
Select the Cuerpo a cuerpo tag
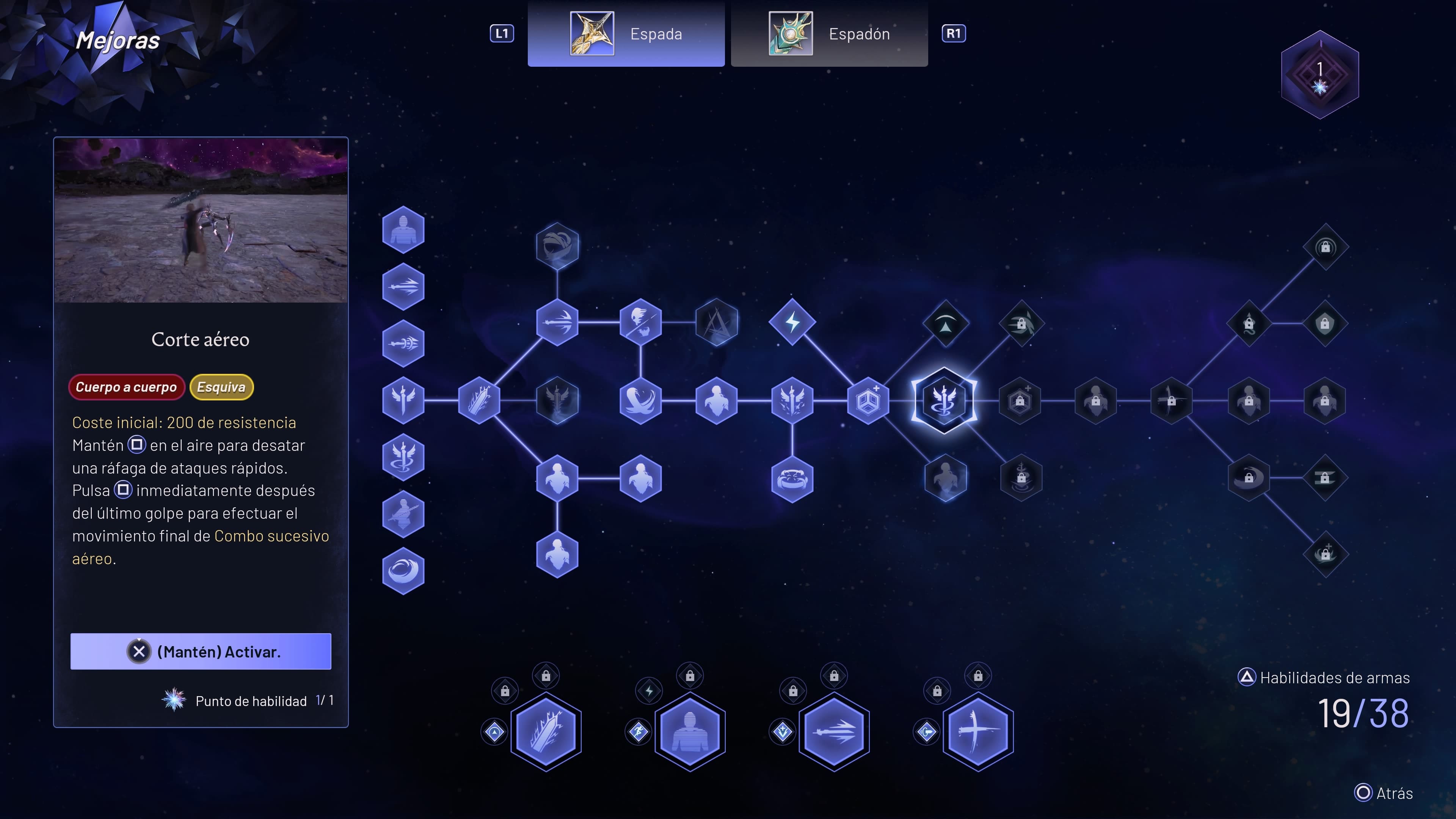[126, 387]
